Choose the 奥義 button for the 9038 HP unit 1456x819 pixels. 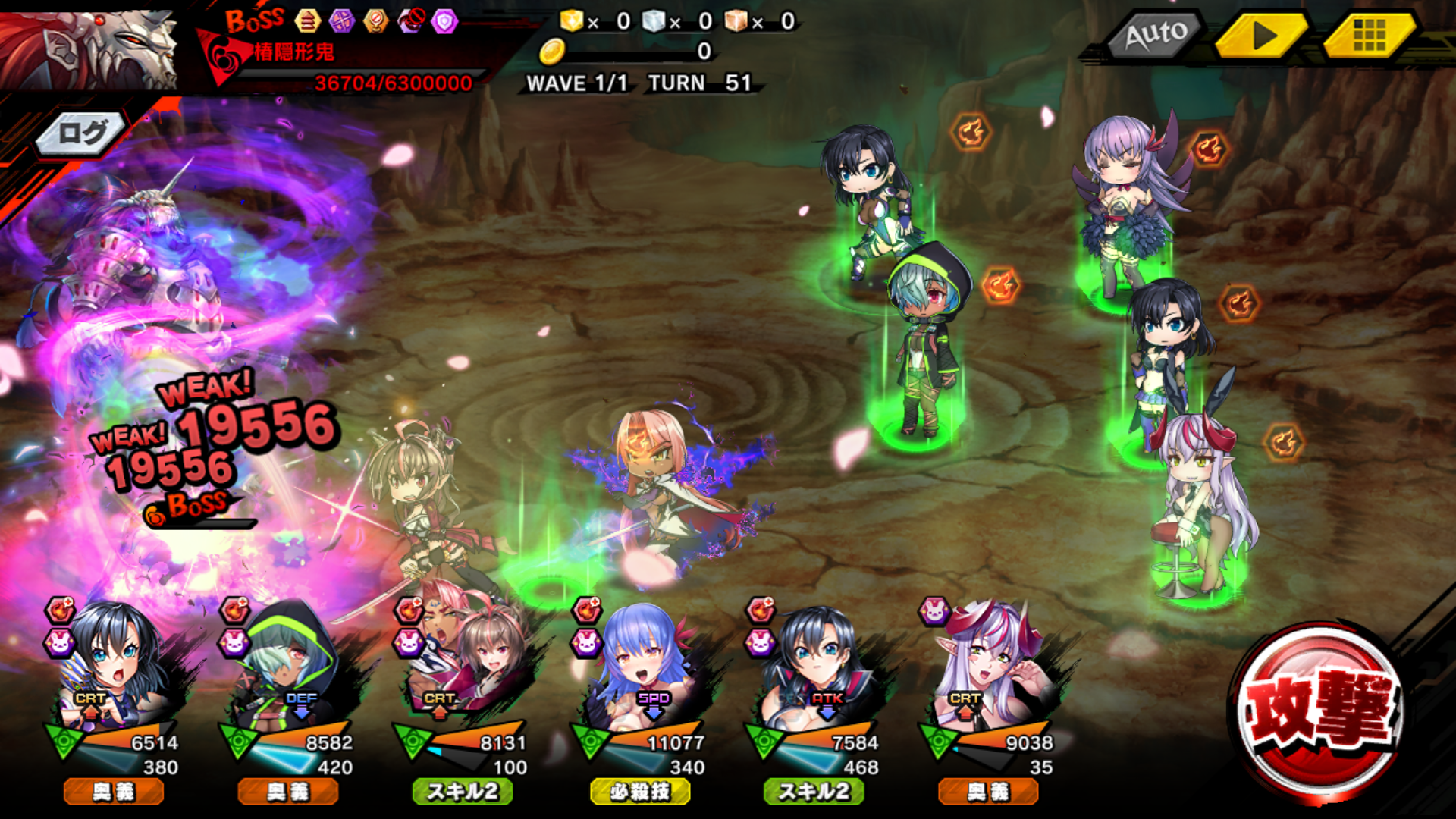988,792
